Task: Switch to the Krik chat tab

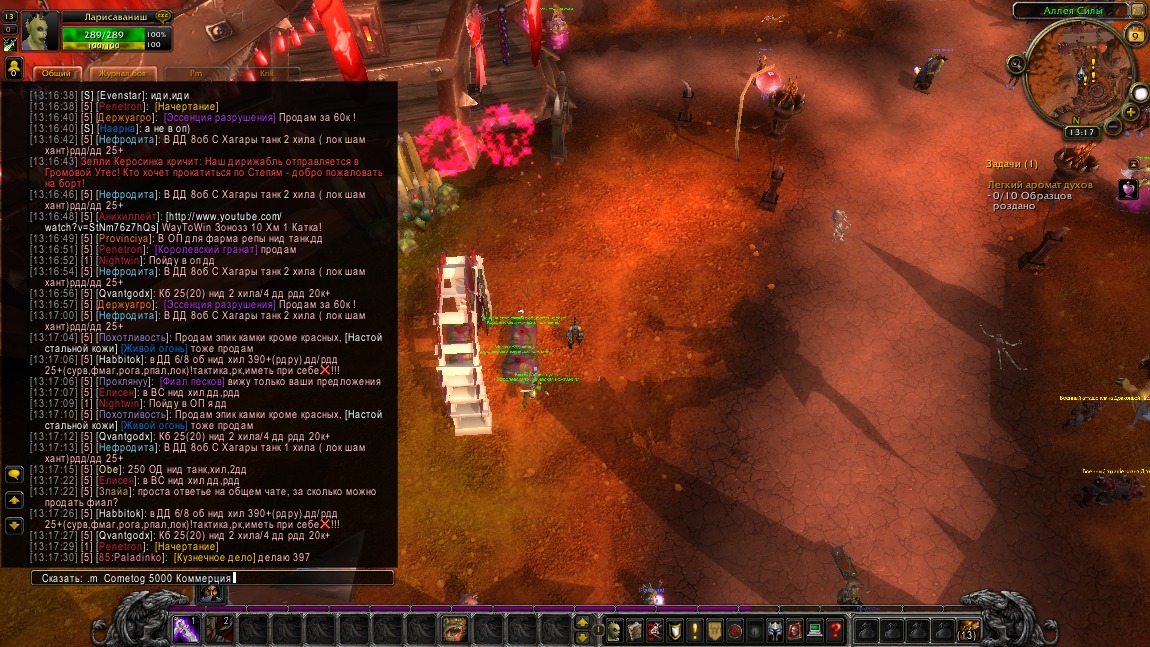Action: [266, 73]
